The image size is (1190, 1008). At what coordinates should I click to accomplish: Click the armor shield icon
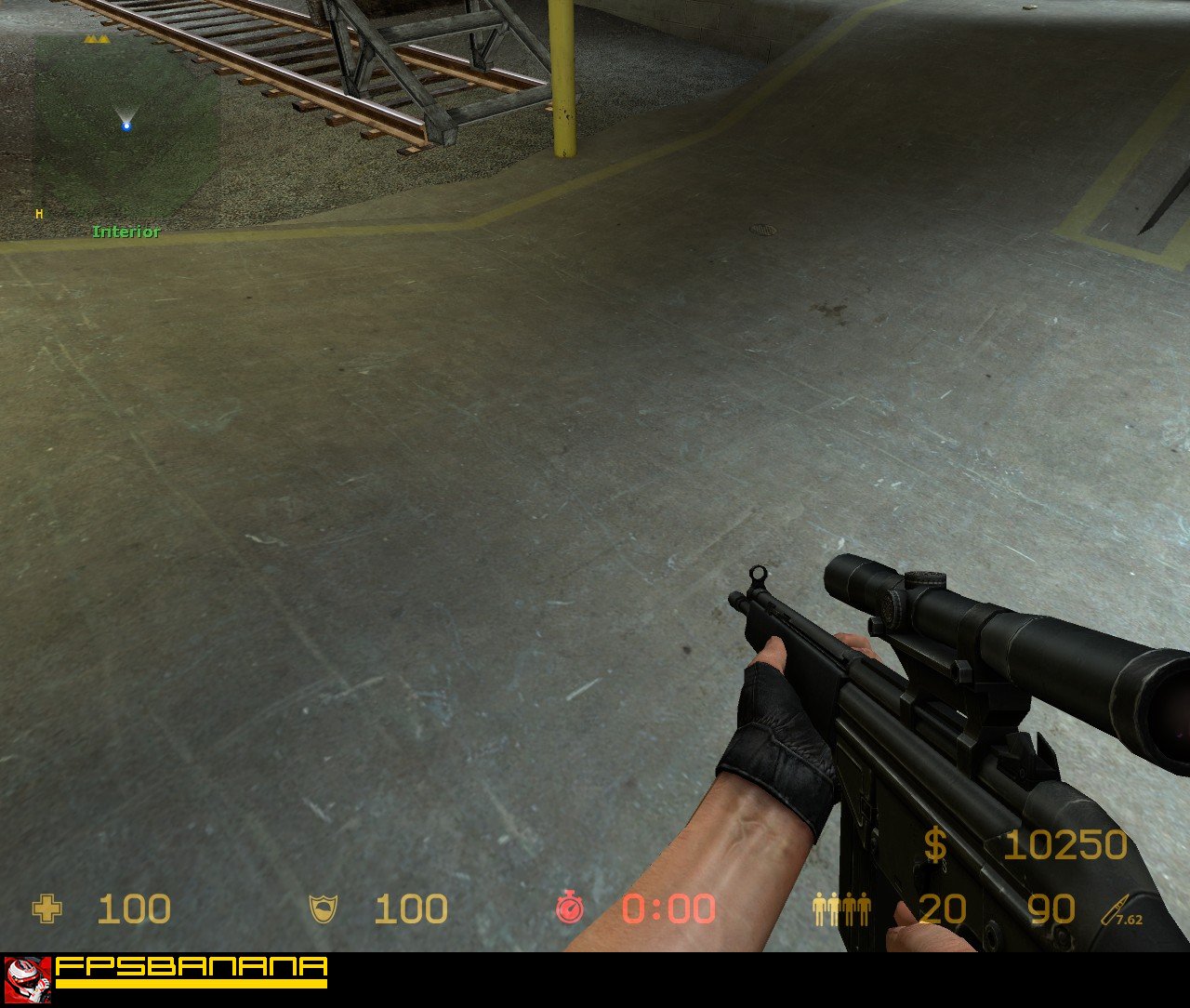pyautogui.click(x=324, y=909)
